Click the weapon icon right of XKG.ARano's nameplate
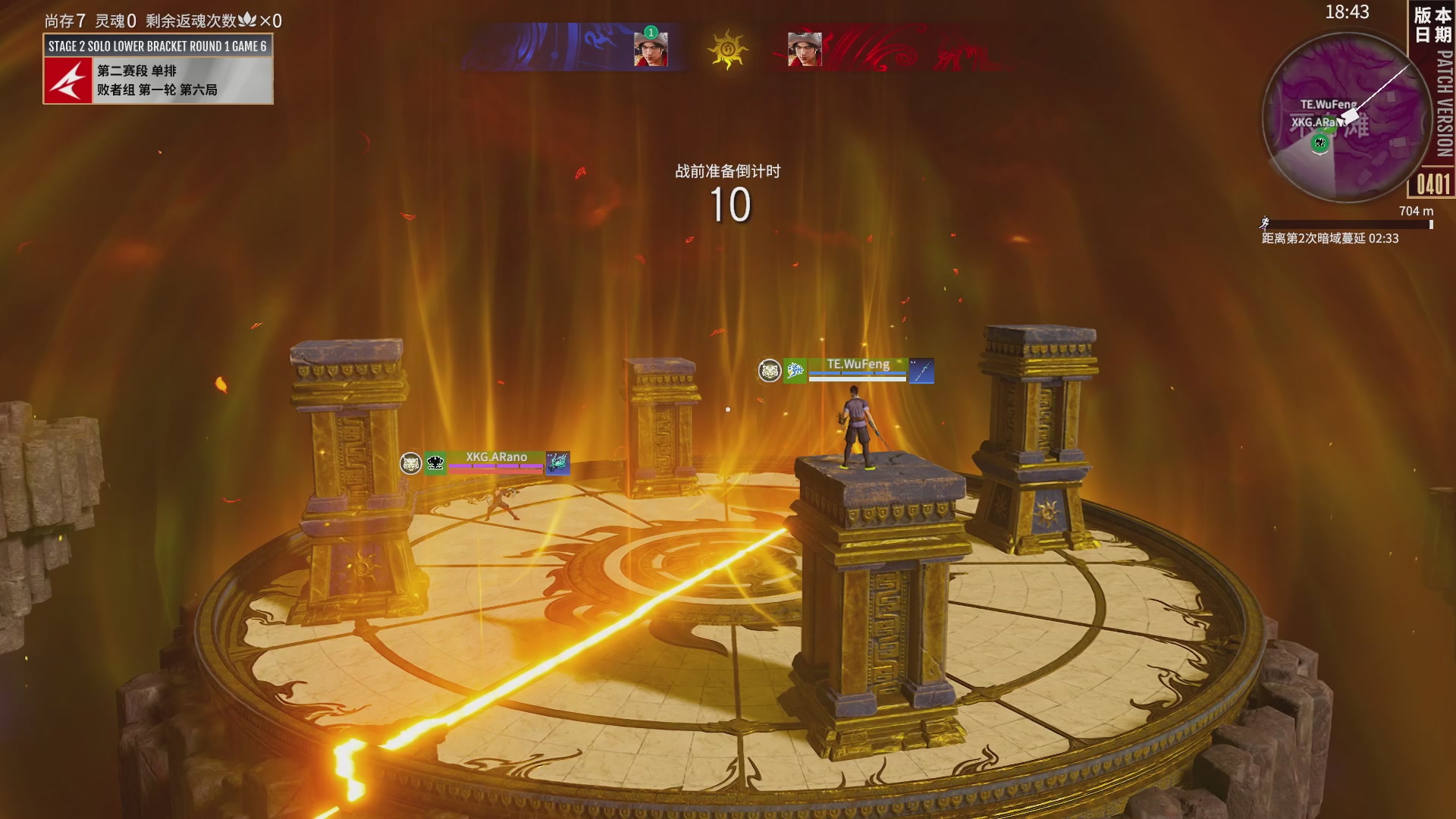This screenshot has height=819, width=1456. point(558,463)
